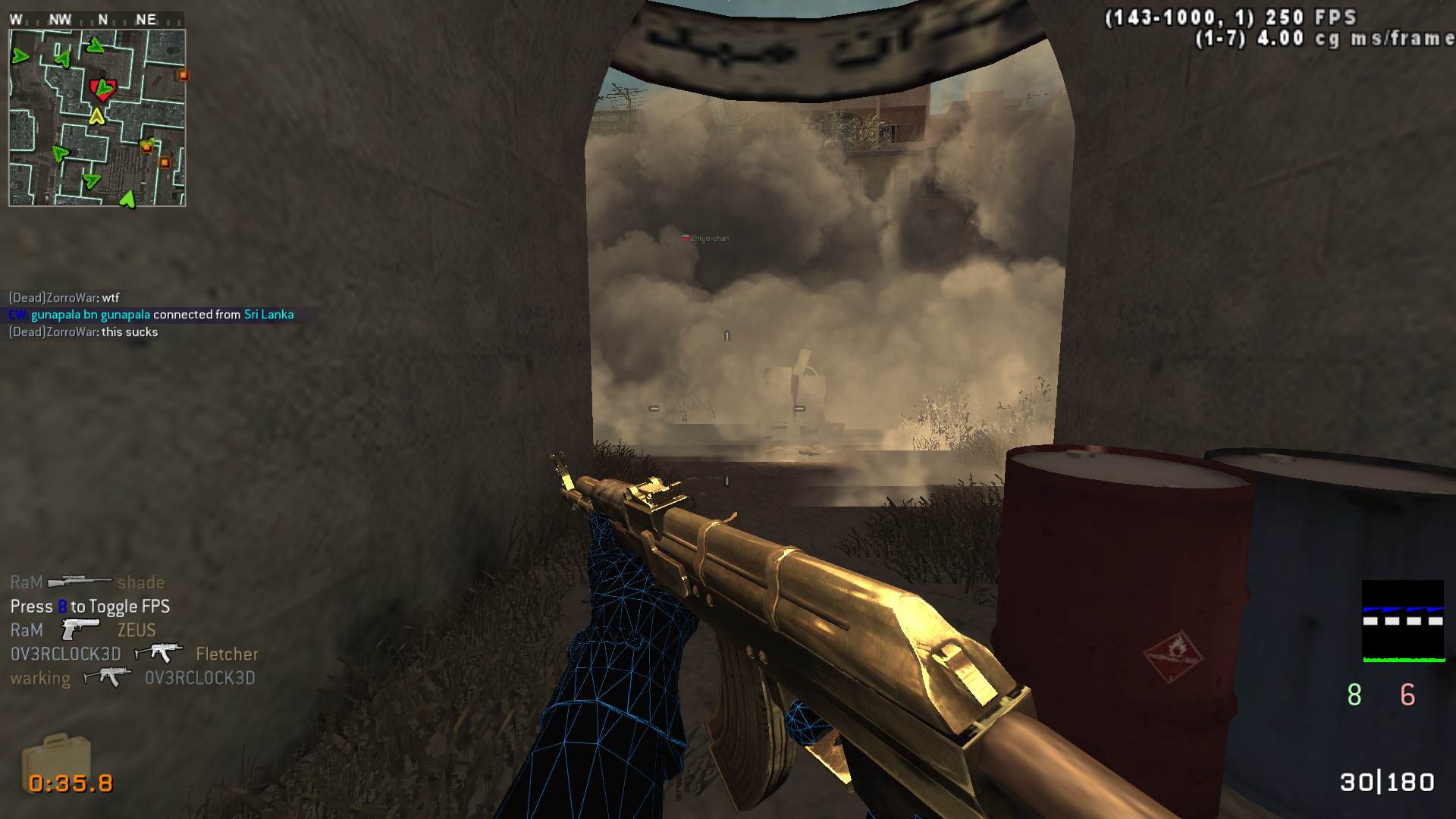Click the bomb briefcase icon
1456x819 pixels.
(56, 759)
